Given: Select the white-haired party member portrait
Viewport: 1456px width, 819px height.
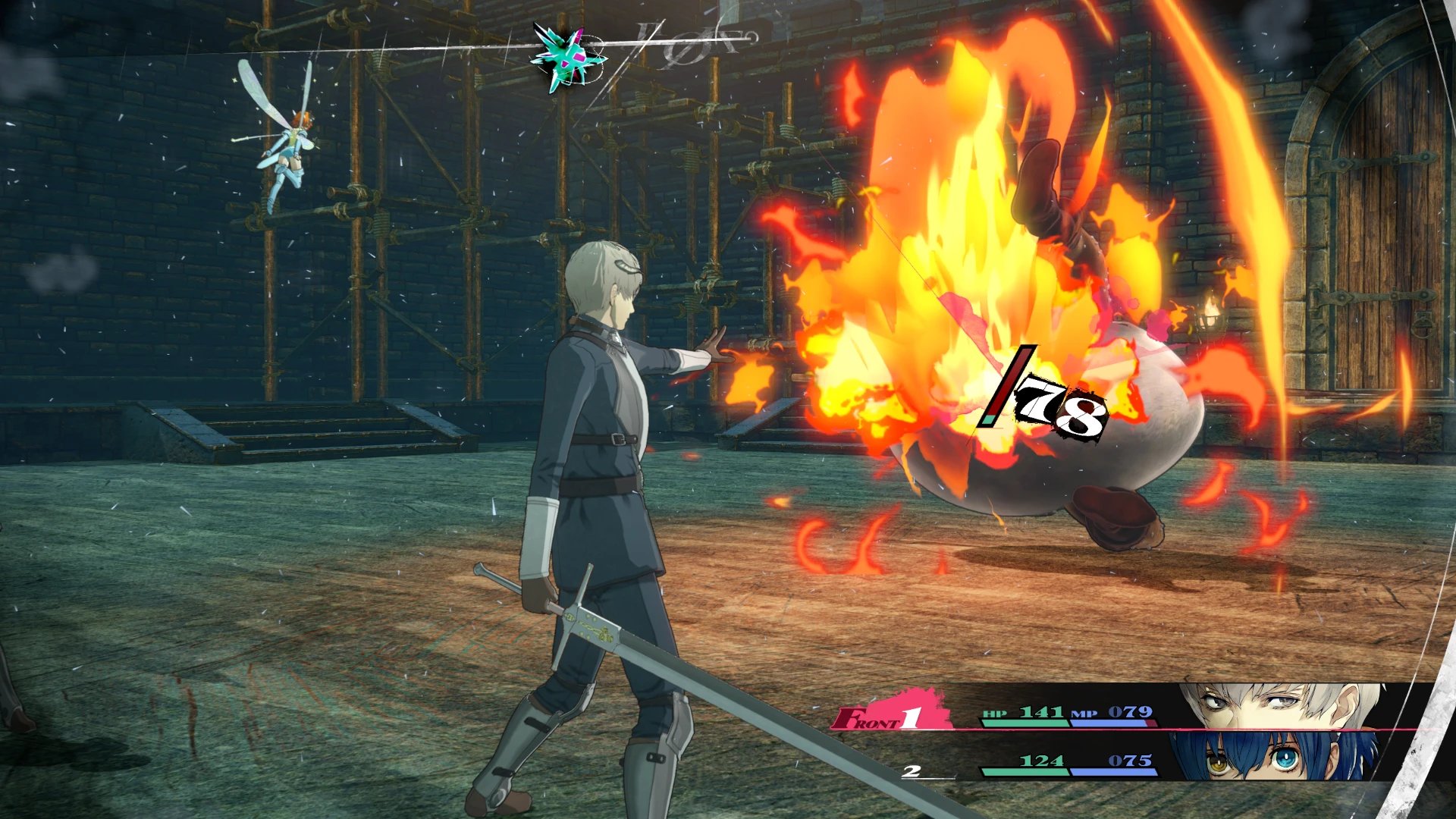Looking at the screenshot, I should [x=1282, y=707].
